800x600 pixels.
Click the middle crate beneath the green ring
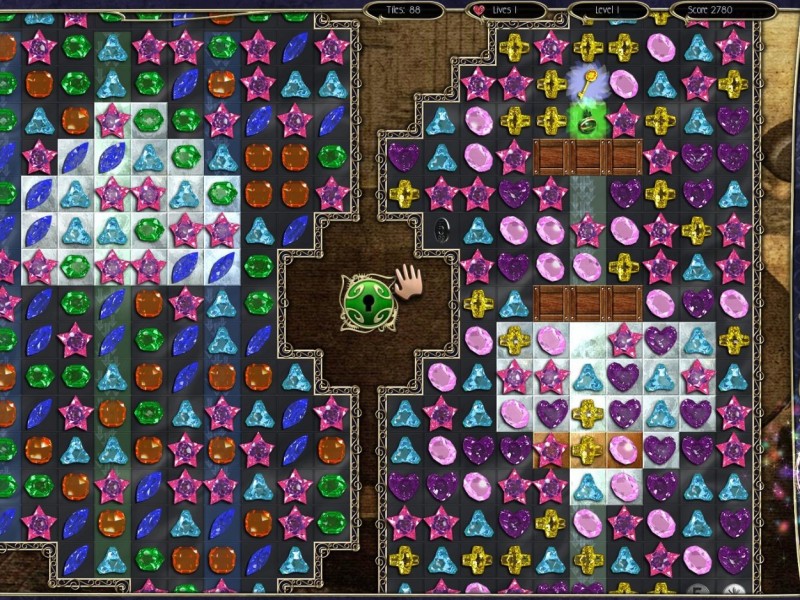[586, 156]
